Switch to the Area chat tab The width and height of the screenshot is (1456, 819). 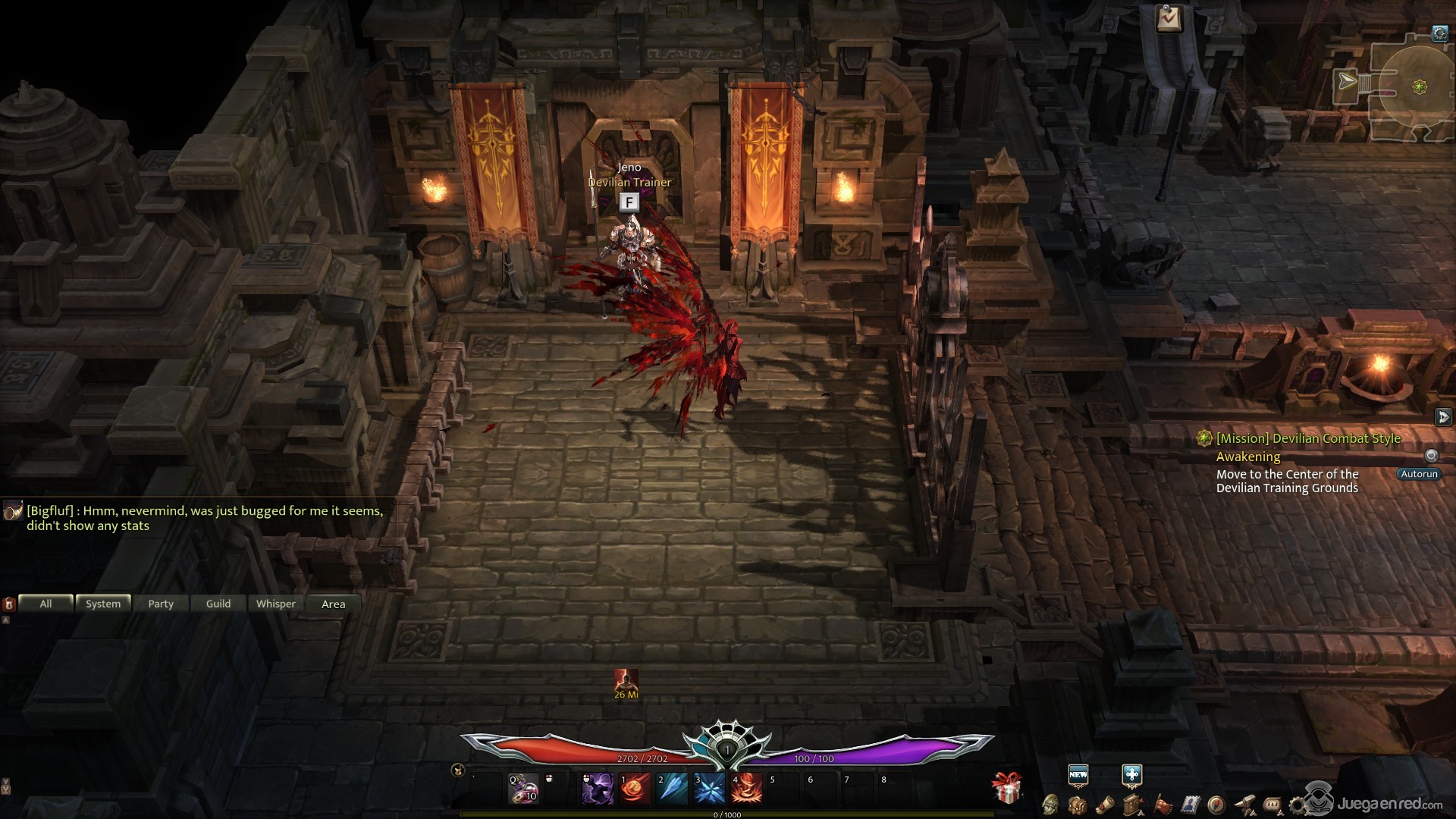click(x=334, y=604)
